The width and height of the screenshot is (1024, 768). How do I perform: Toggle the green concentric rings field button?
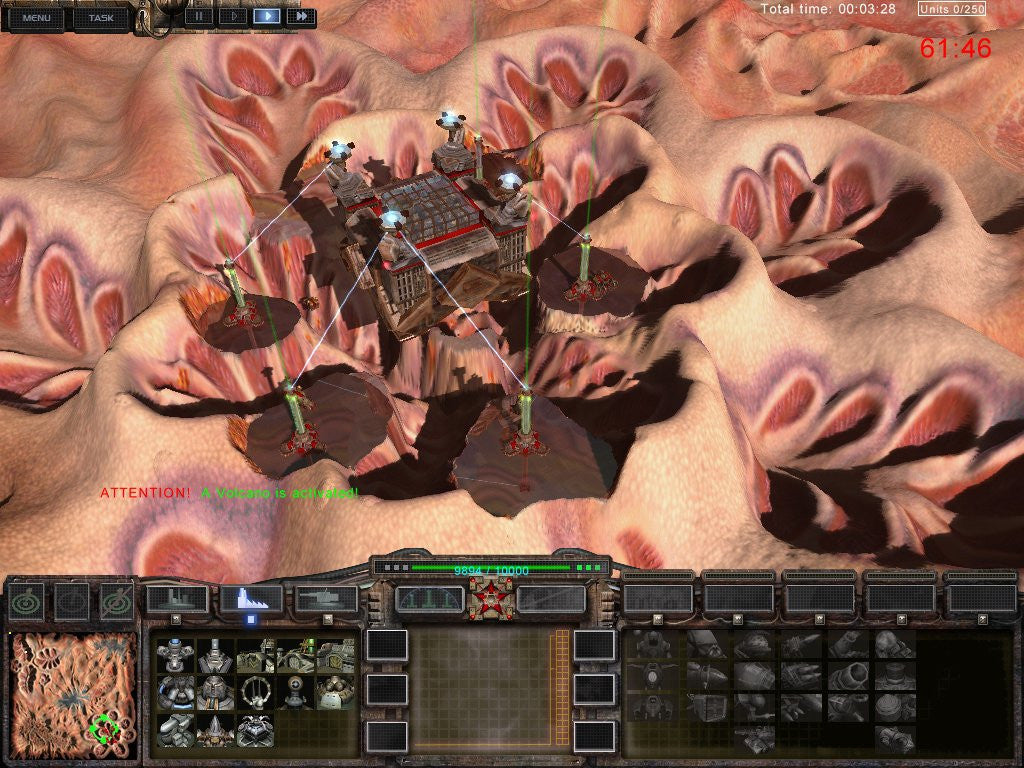(x=27, y=600)
